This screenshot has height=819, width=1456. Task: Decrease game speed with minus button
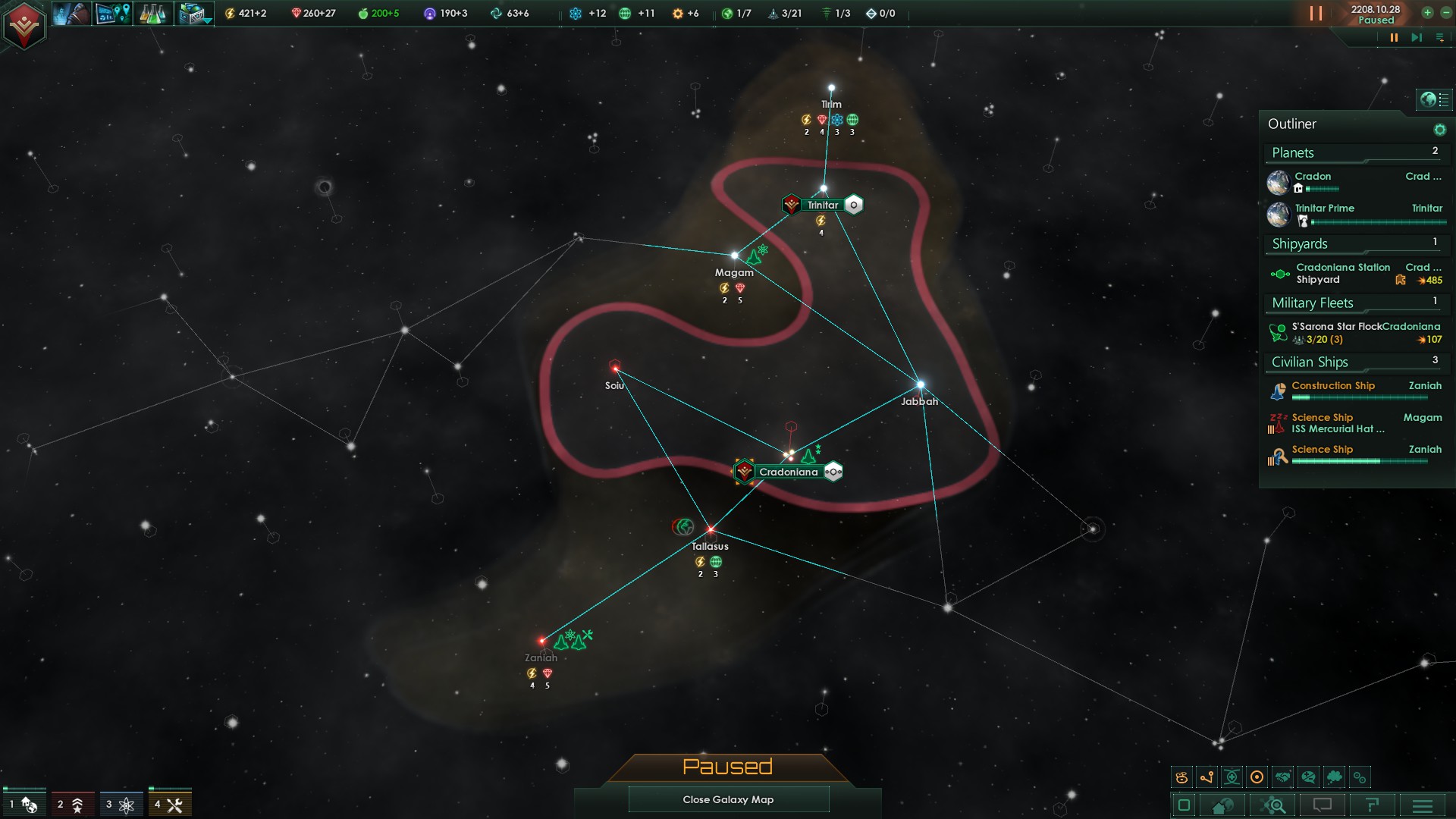1446,13
